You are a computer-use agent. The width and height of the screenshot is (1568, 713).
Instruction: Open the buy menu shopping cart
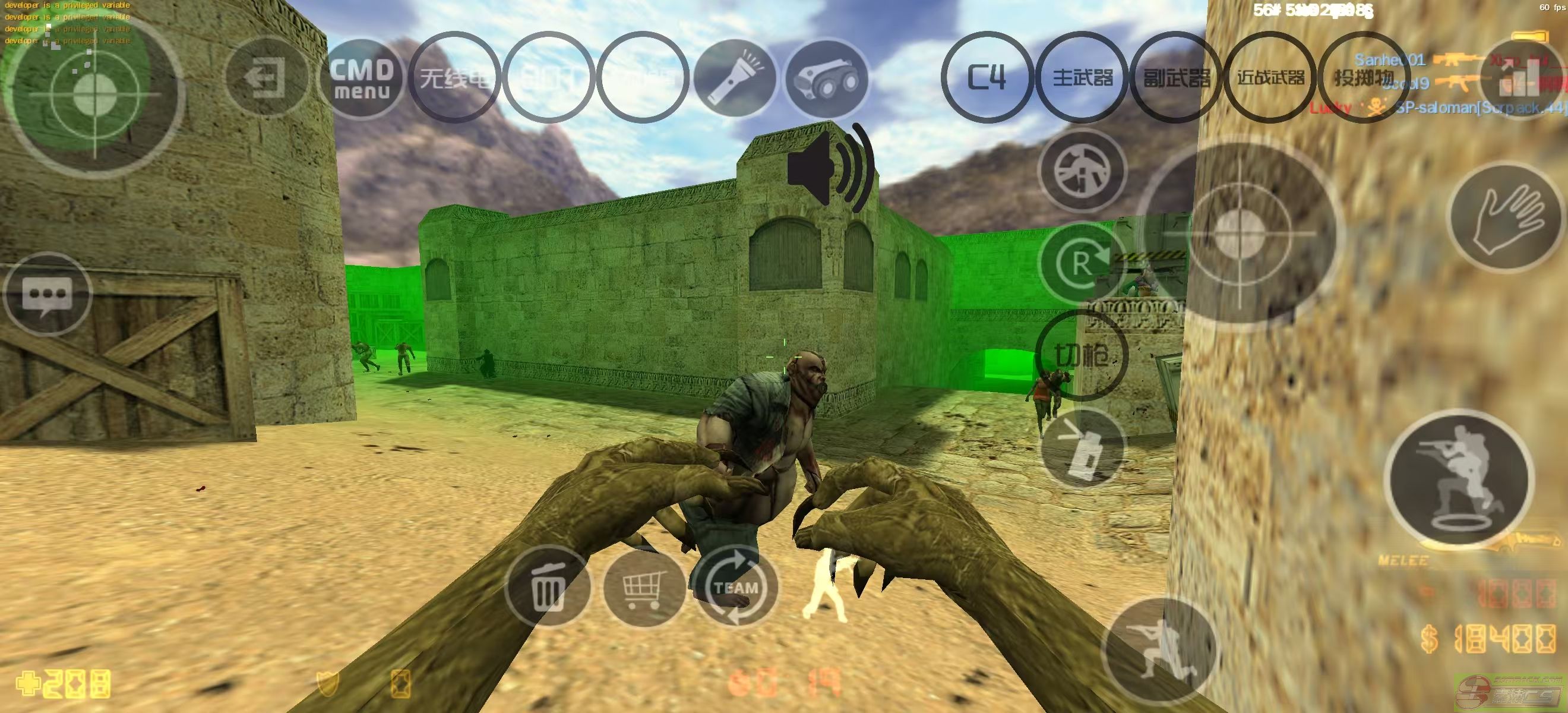point(643,587)
